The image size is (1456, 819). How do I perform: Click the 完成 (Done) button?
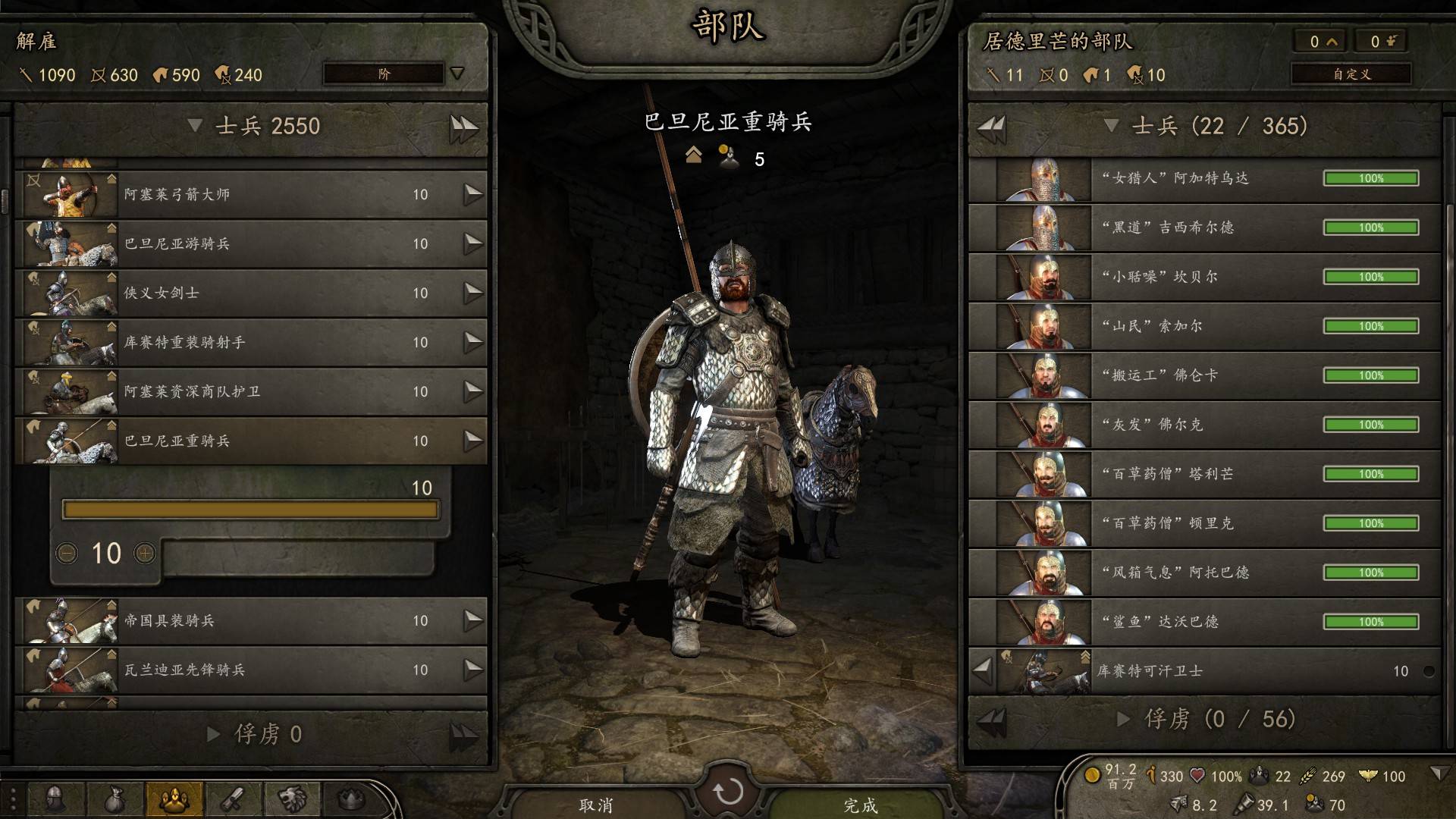tap(860, 804)
